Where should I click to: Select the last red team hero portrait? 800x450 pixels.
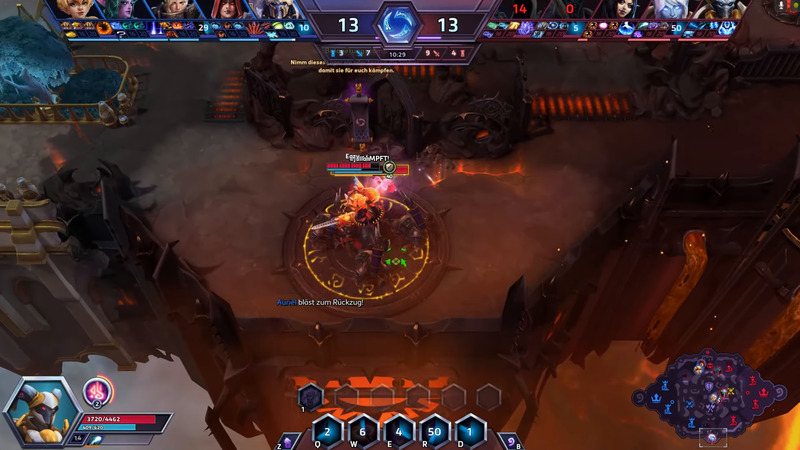pos(724,9)
